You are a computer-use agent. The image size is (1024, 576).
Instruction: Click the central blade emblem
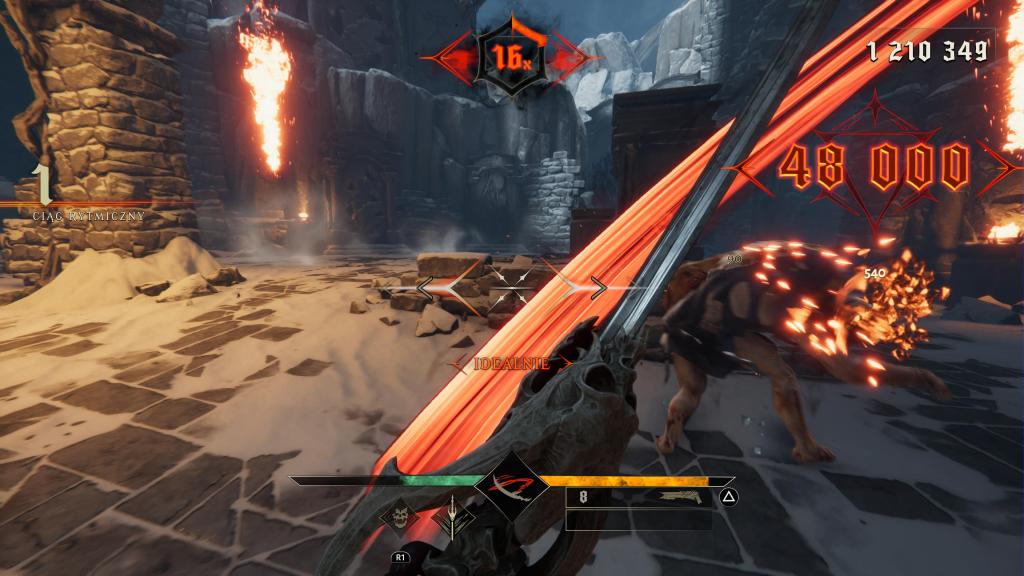tap(512, 487)
